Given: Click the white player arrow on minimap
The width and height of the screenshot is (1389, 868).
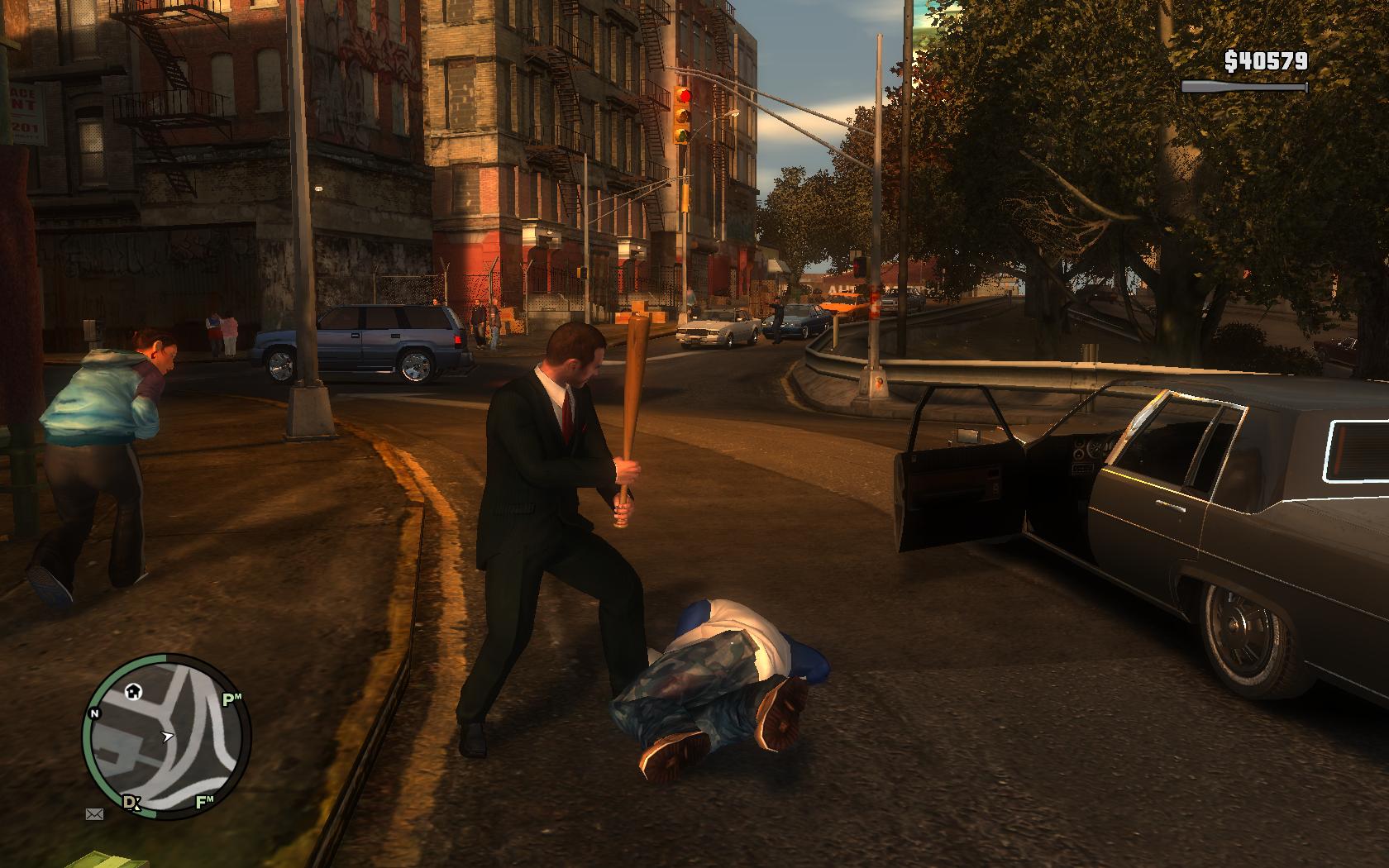Looking at the screenshot, I should pos(168,736).
